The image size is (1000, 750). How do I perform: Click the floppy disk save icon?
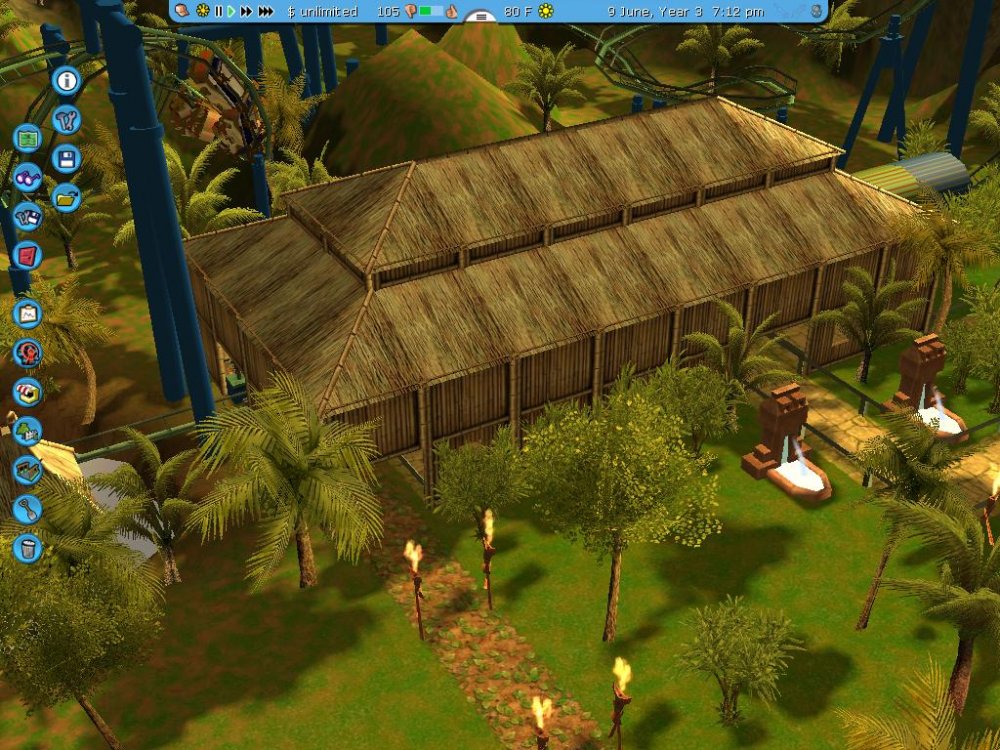[67, 158]
